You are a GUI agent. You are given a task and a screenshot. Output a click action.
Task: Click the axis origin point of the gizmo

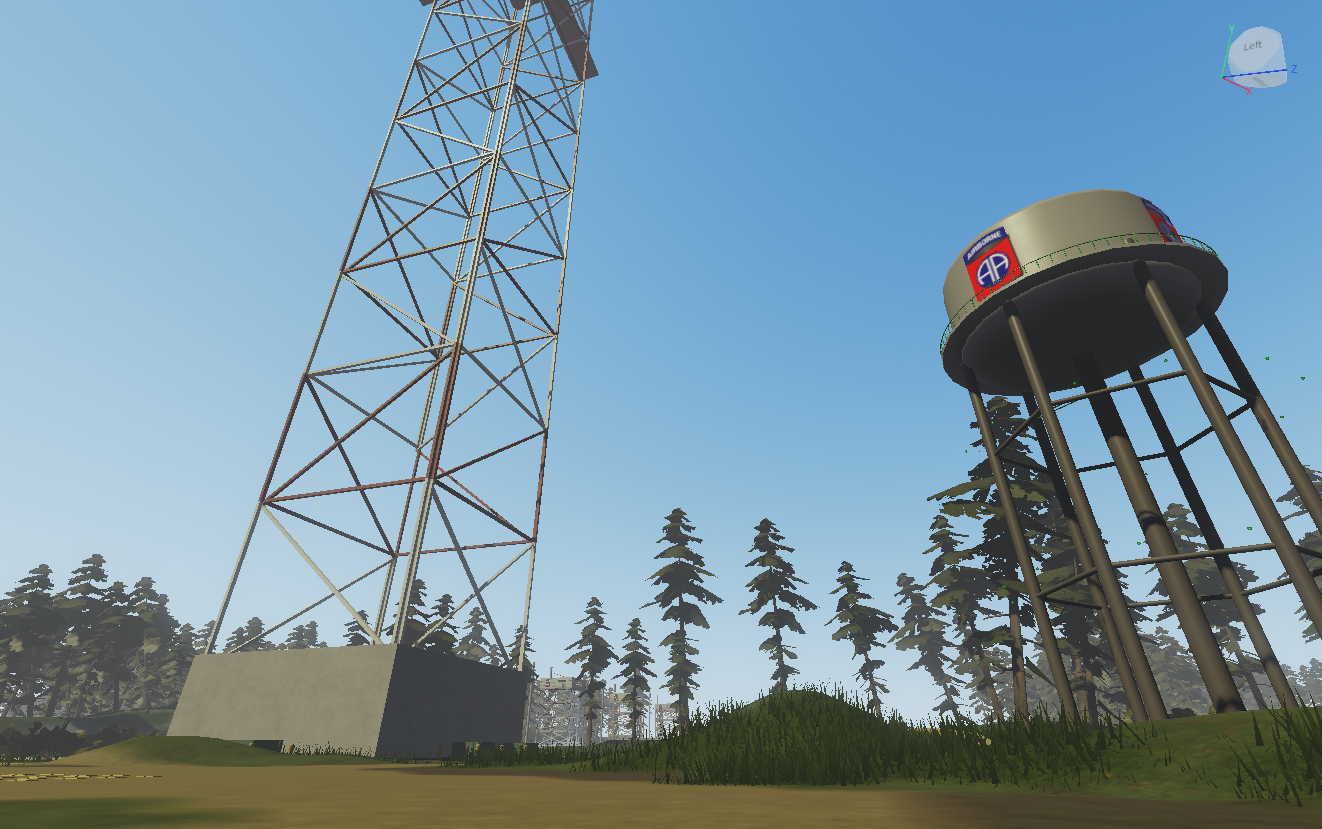tap(1222, 77)
